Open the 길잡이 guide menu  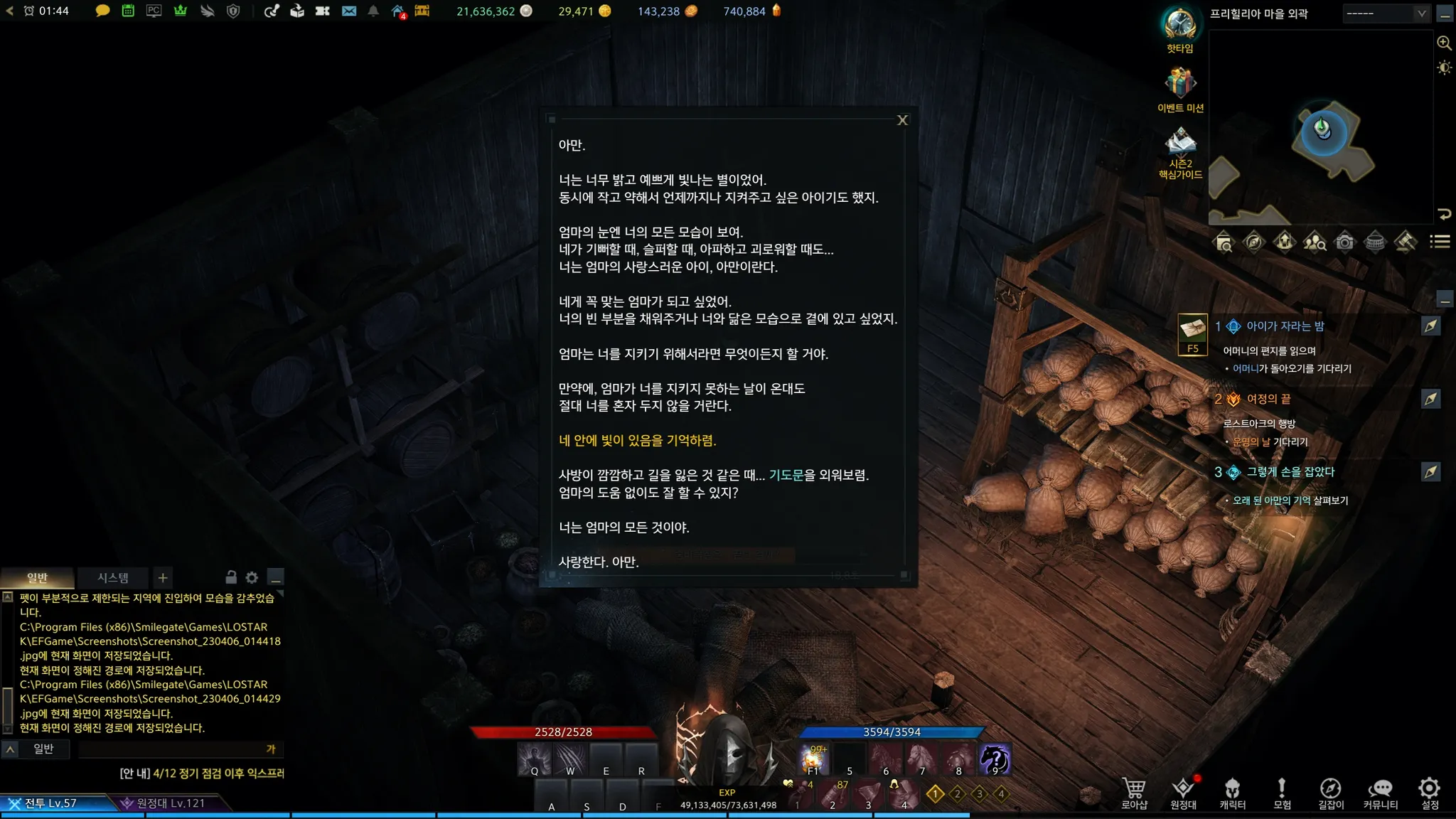click(1330, 792)
